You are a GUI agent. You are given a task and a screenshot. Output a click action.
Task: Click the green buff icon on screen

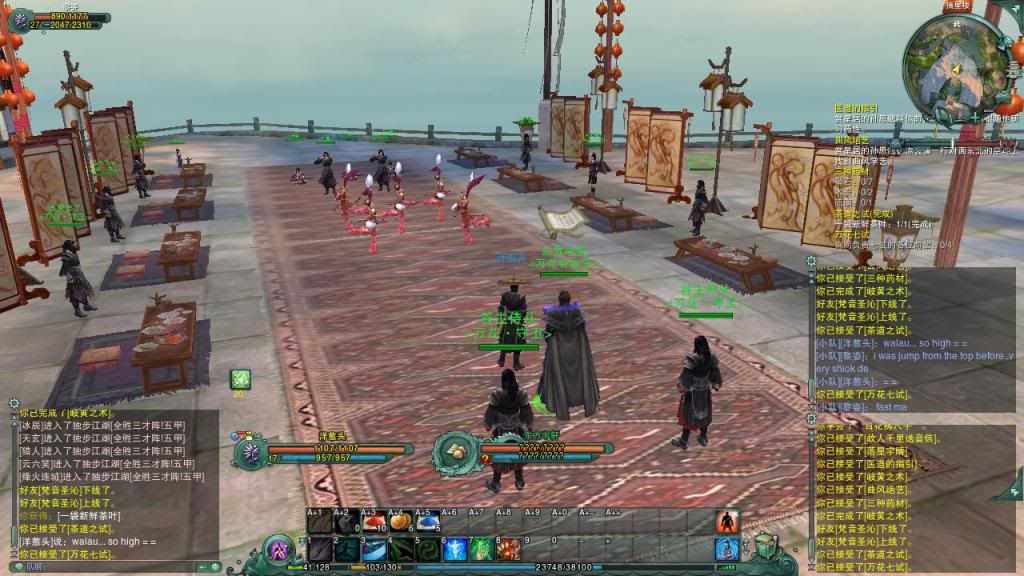click(x=240, y=378)
